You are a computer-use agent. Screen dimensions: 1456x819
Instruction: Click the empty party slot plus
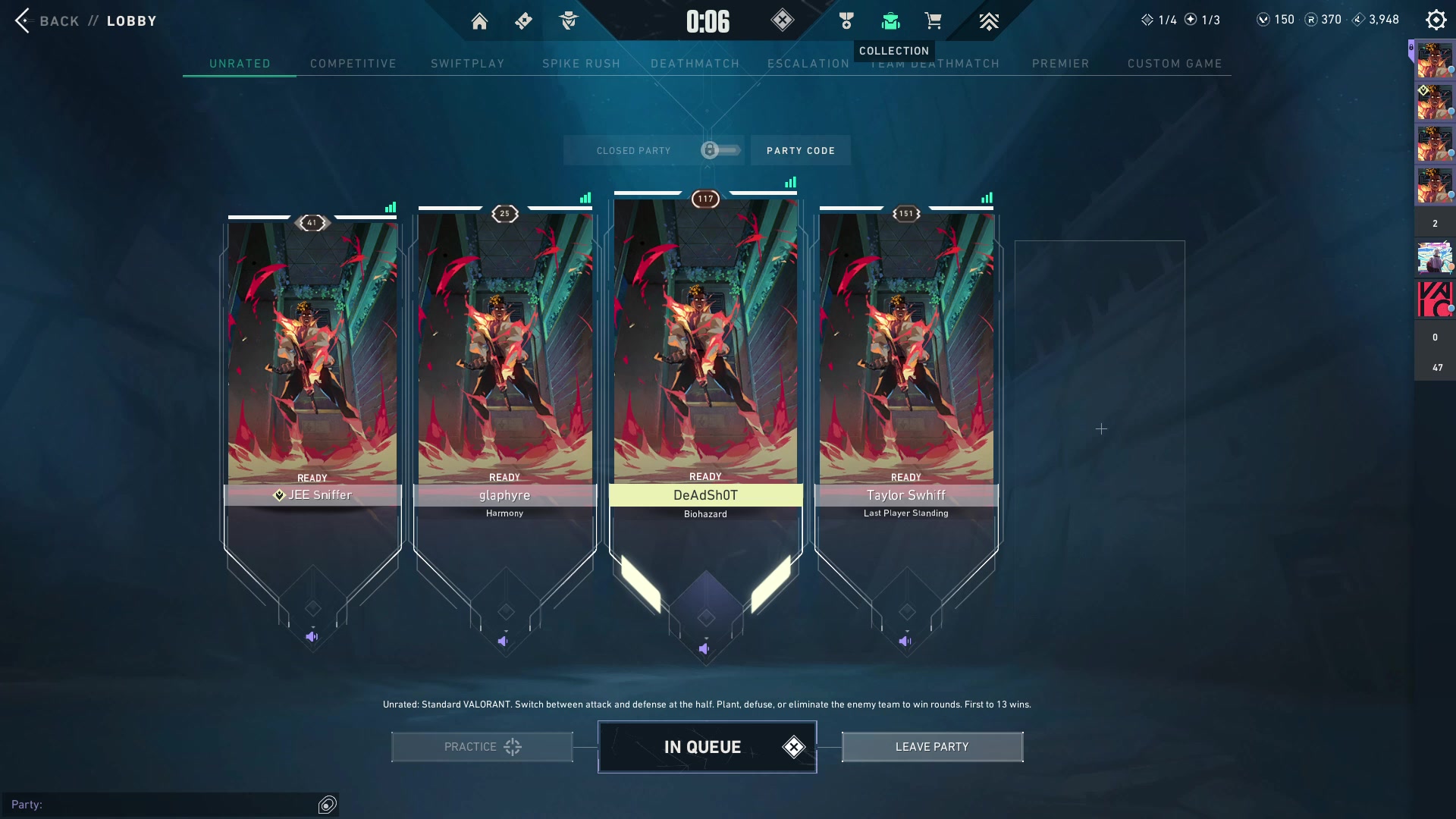[x=1101, y=429]
